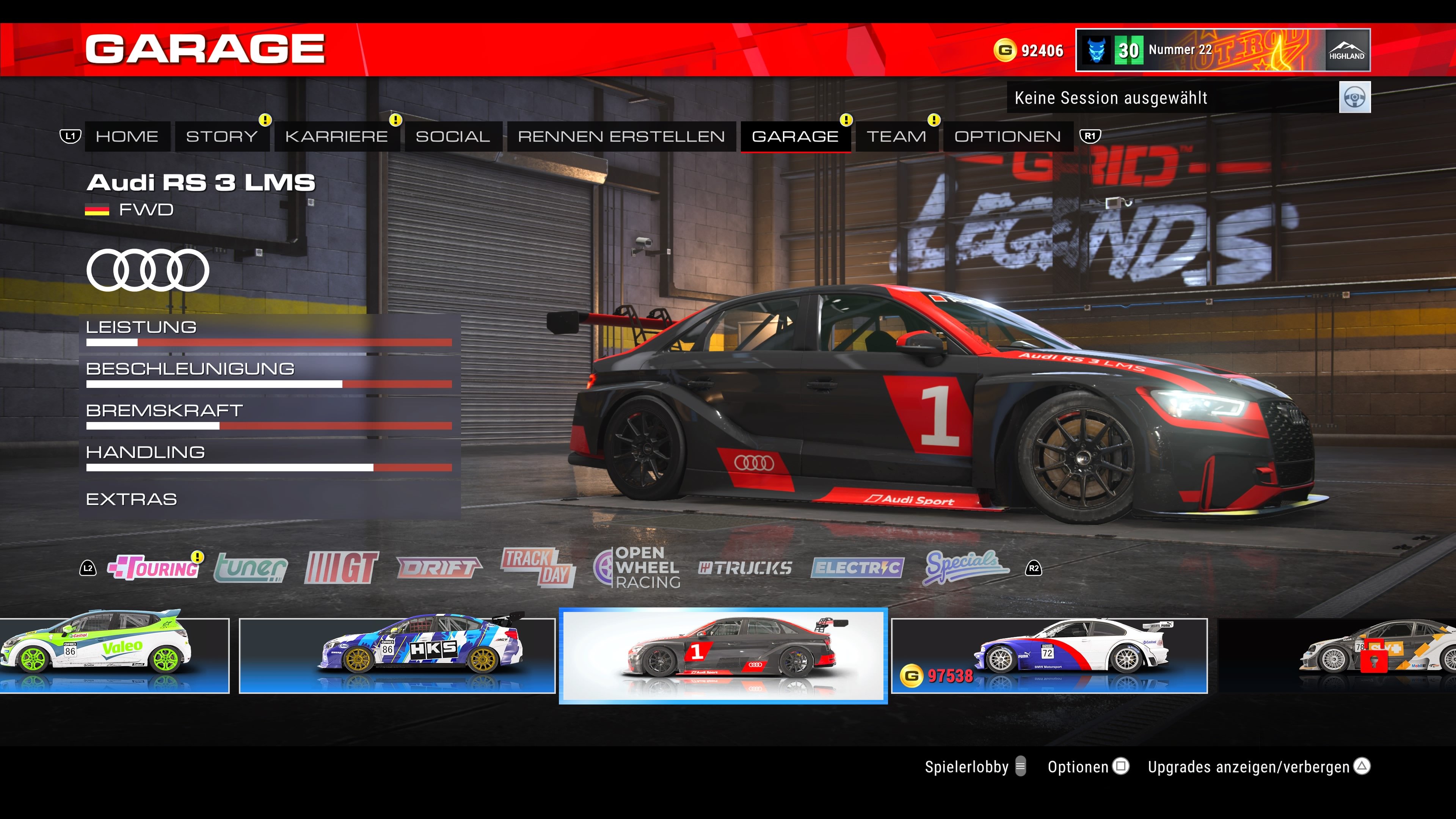Open the STORY tab
1456x819 pixels.
(221, 137)
